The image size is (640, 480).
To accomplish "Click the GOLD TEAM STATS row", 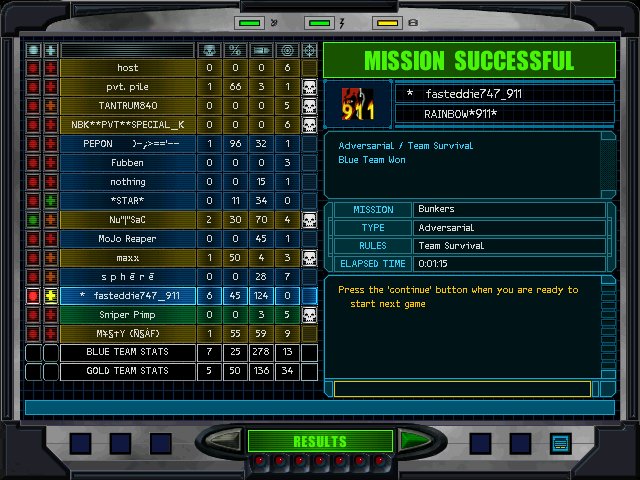I will (x=127, y=372).
